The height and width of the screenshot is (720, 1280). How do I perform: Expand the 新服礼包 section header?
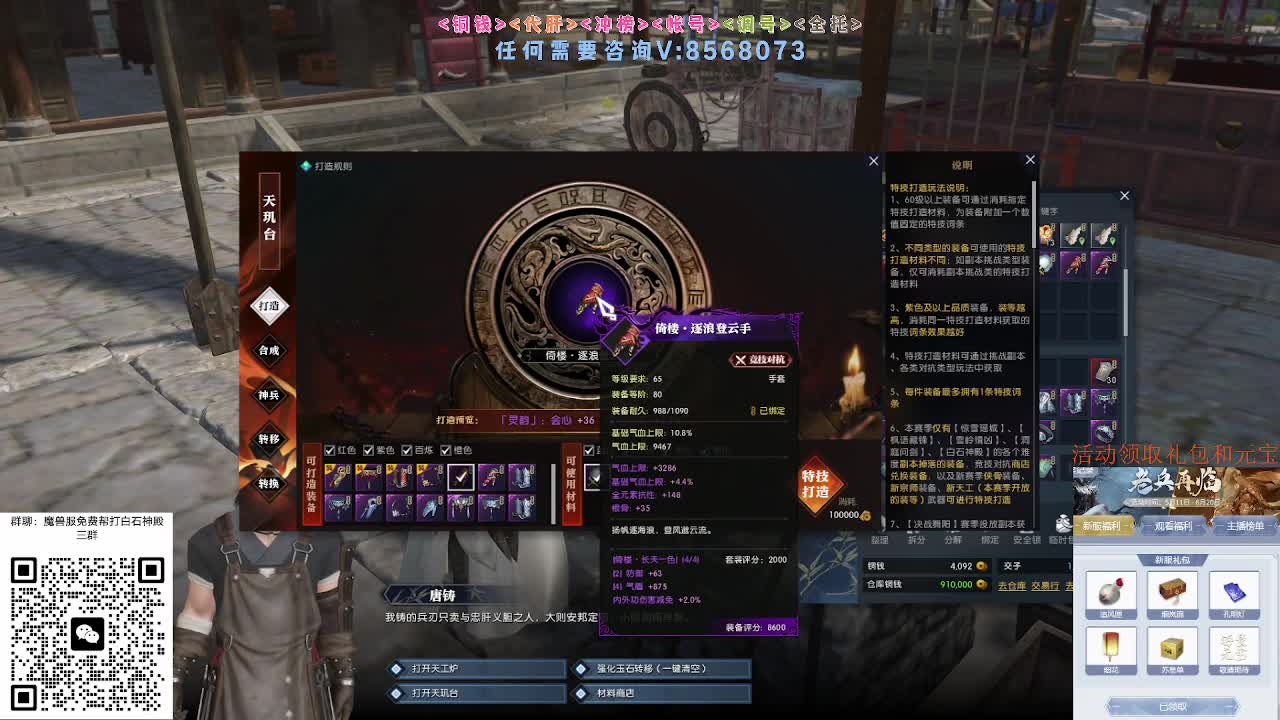coord(1170,557)
